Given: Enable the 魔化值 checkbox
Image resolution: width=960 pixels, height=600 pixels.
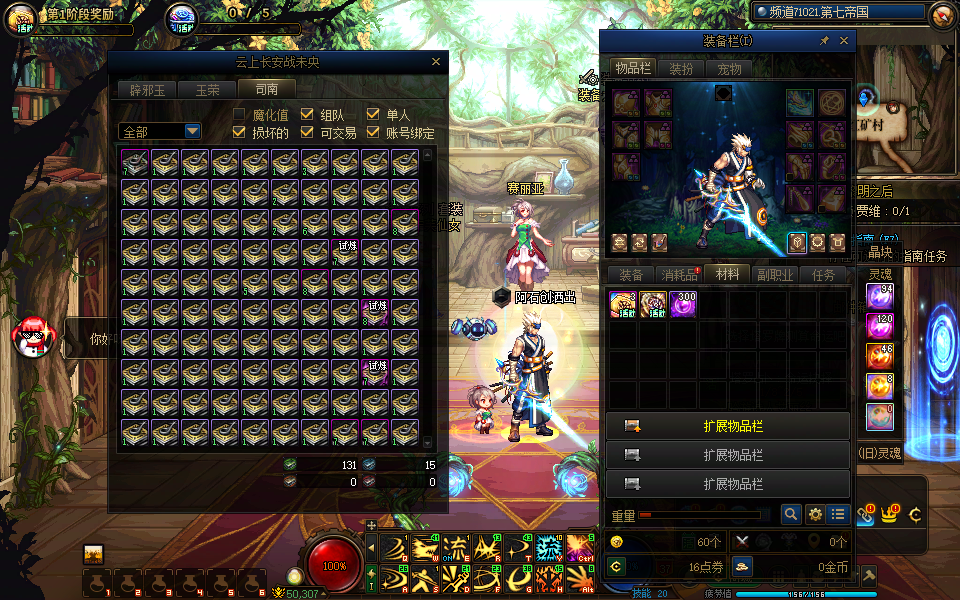Looking at the screenshot, I should pyautogui.click(x=240, y=115).
